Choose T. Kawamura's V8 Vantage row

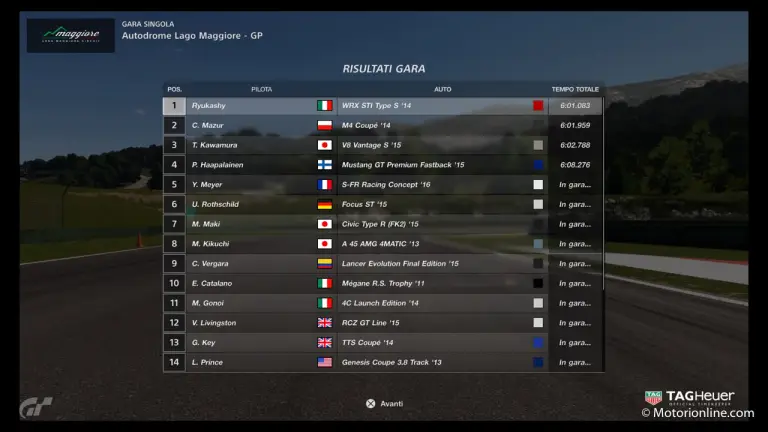pyautogui.click(x=383, y=145)
